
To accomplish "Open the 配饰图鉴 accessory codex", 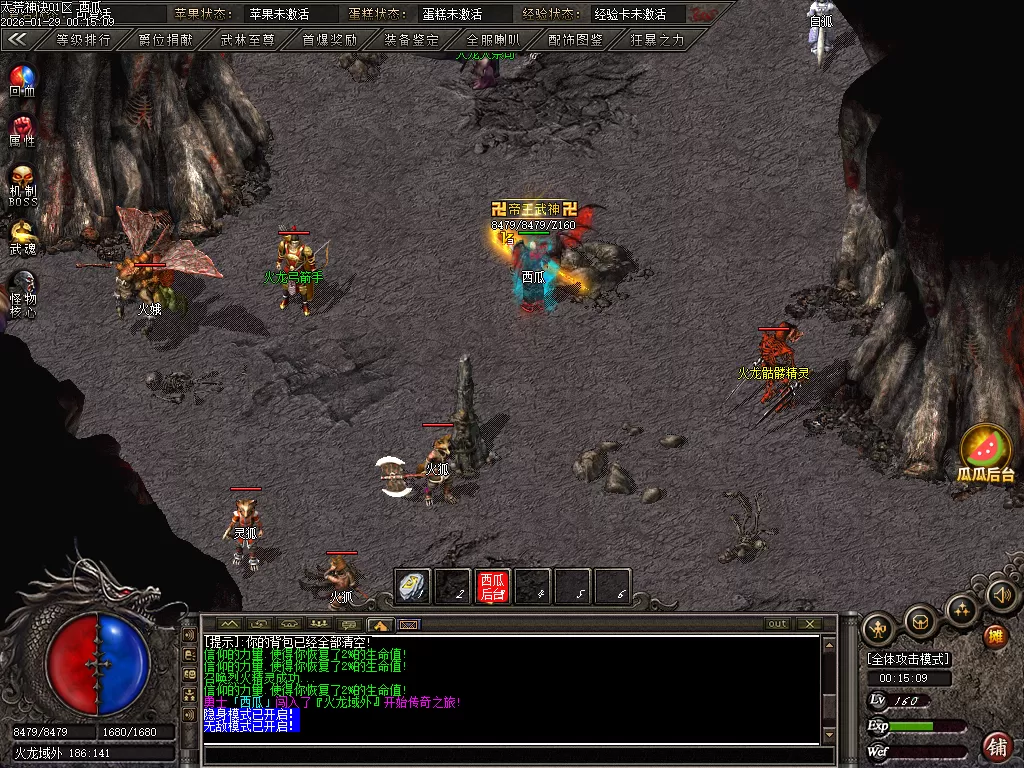I will click(575, 40).
